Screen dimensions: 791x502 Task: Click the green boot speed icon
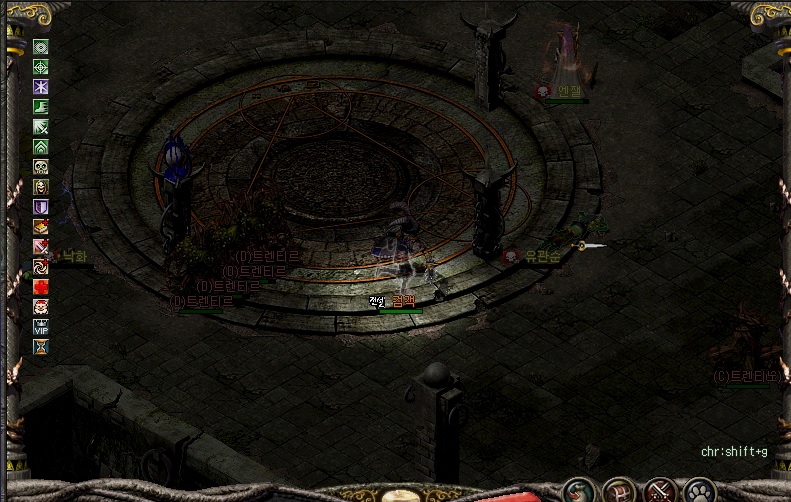[41, 106]
